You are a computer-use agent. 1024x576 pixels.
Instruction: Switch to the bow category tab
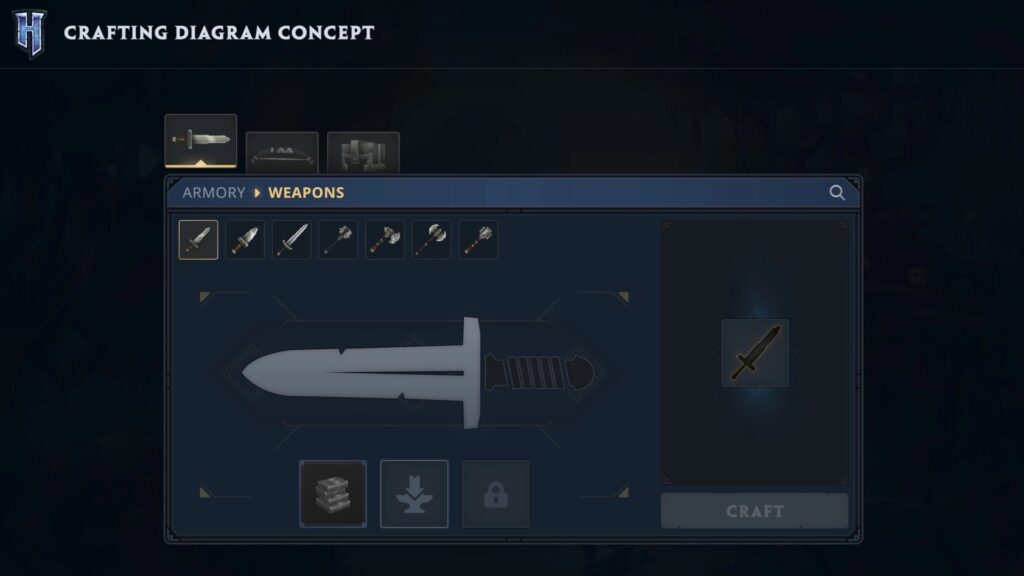(x=282, y=153)
